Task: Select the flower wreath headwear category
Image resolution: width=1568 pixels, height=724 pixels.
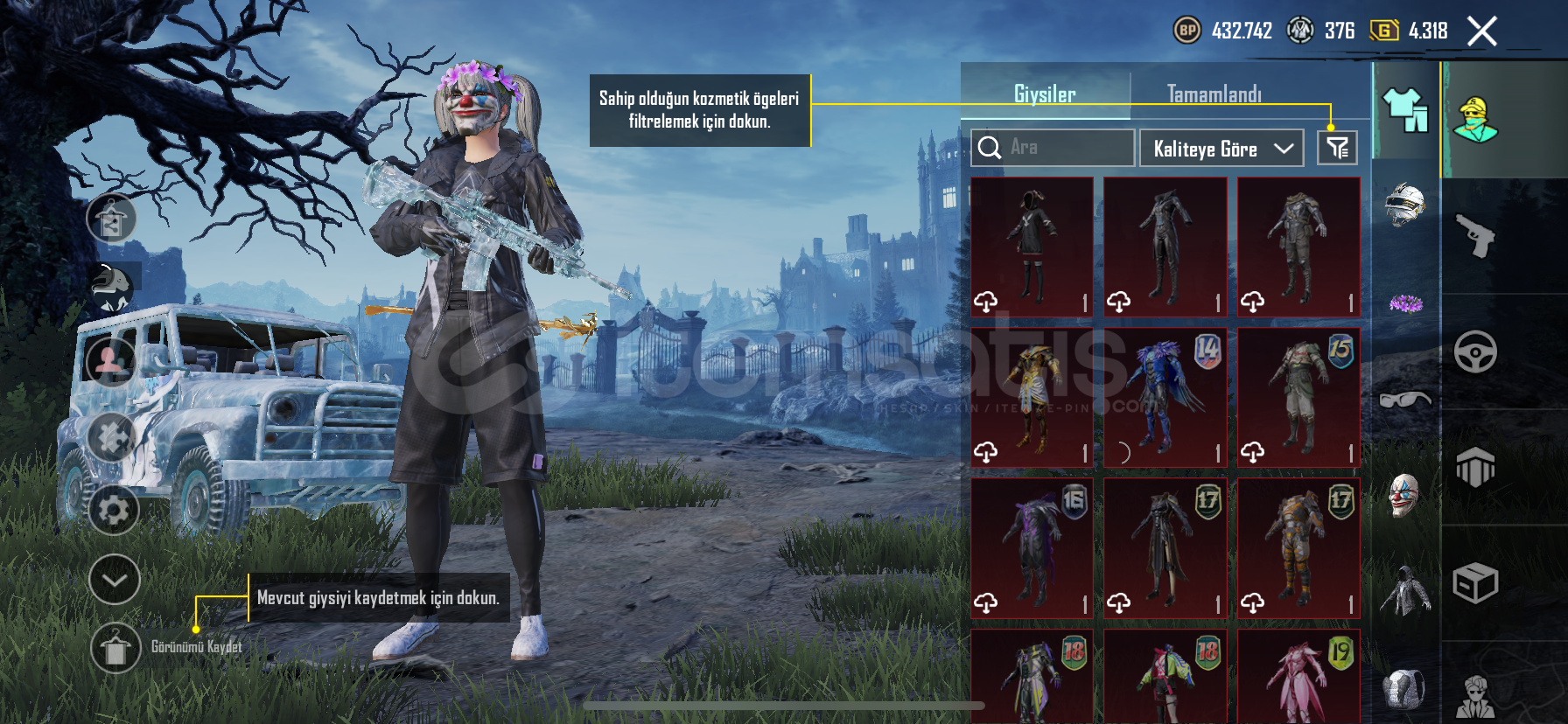Action: 1406,302
